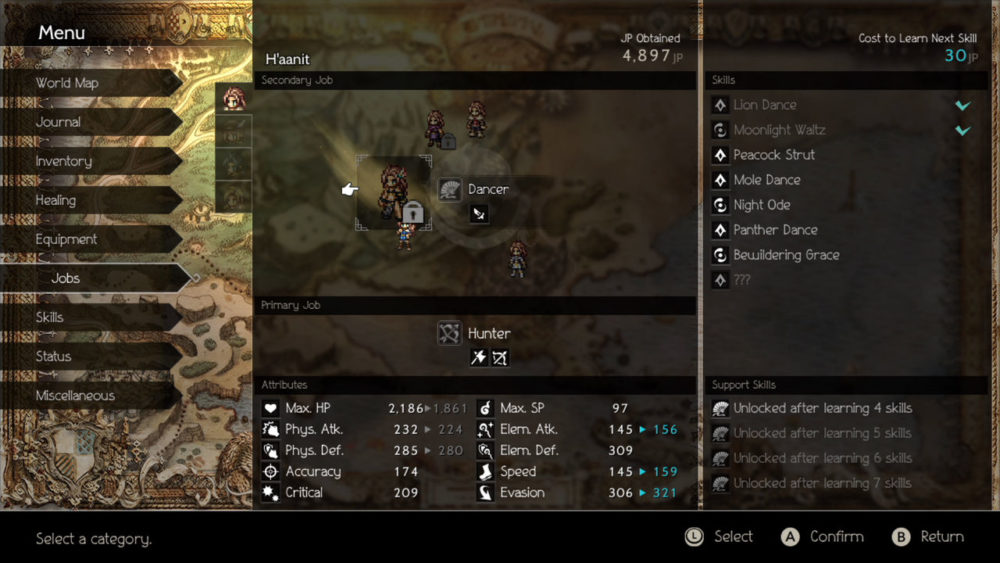Select the Jobs menu entry
Viewport: 1000px width, 563px height.
[x=66, y=278]
